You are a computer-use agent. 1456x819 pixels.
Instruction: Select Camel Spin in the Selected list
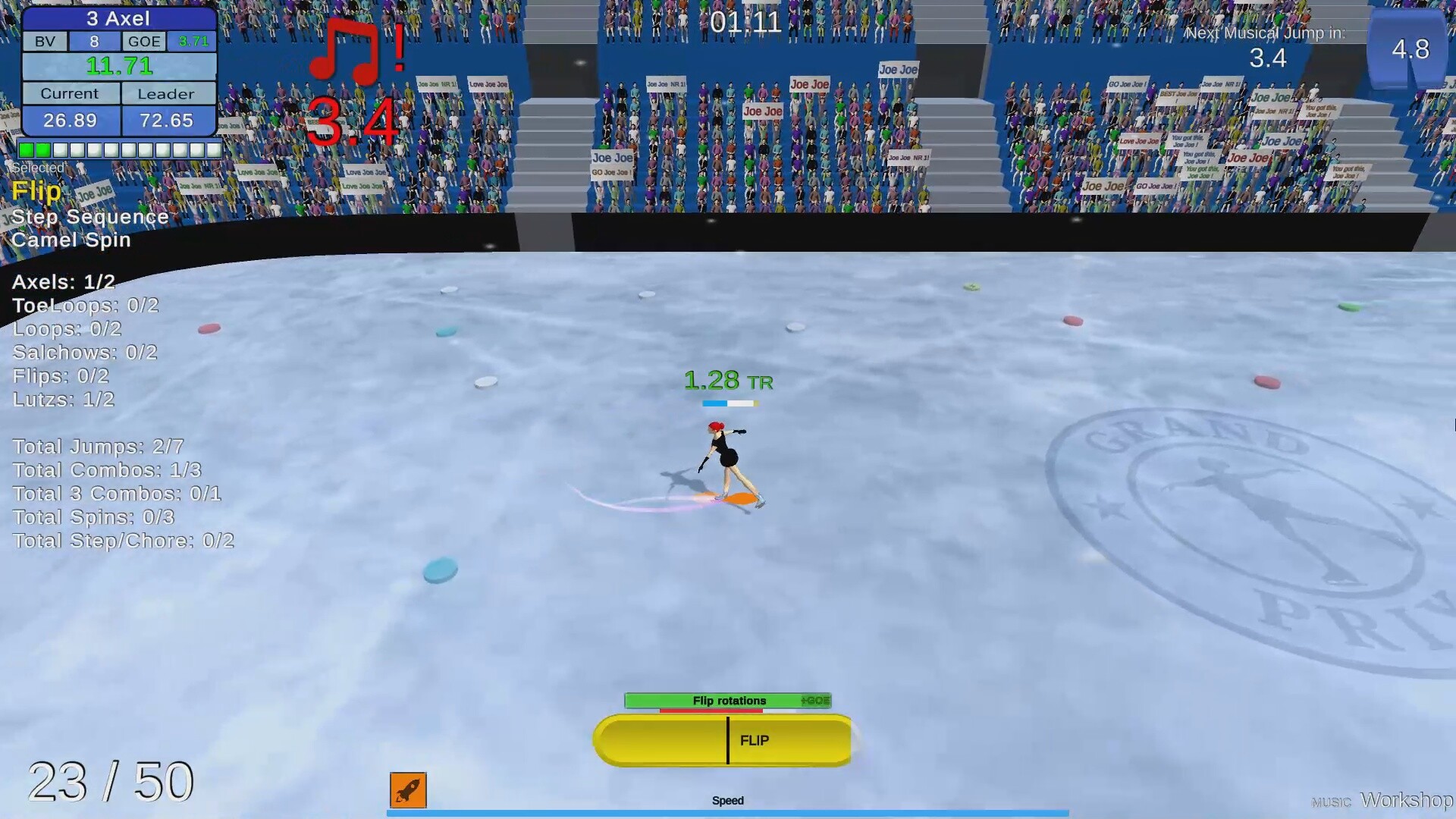point(71,240)
